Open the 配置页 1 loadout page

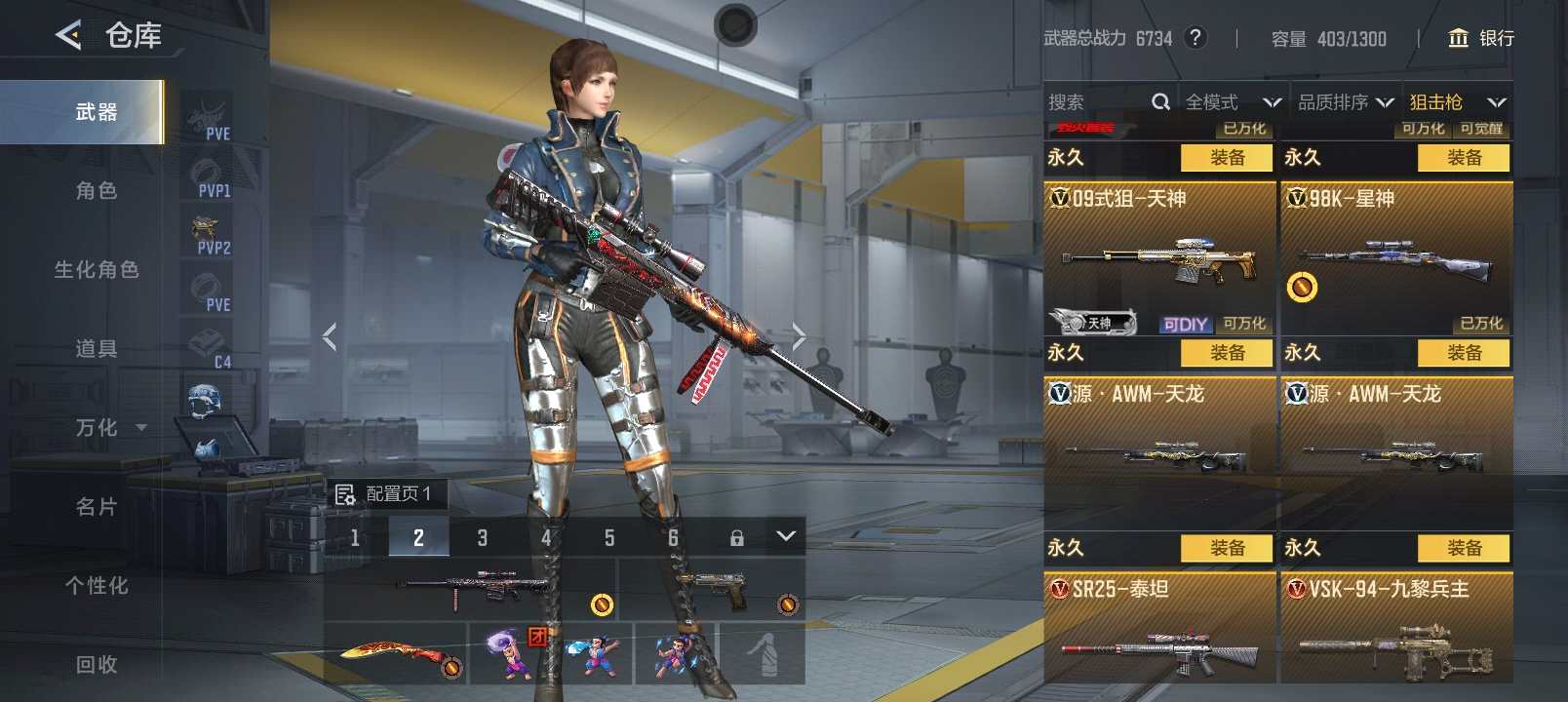[385, 493]
